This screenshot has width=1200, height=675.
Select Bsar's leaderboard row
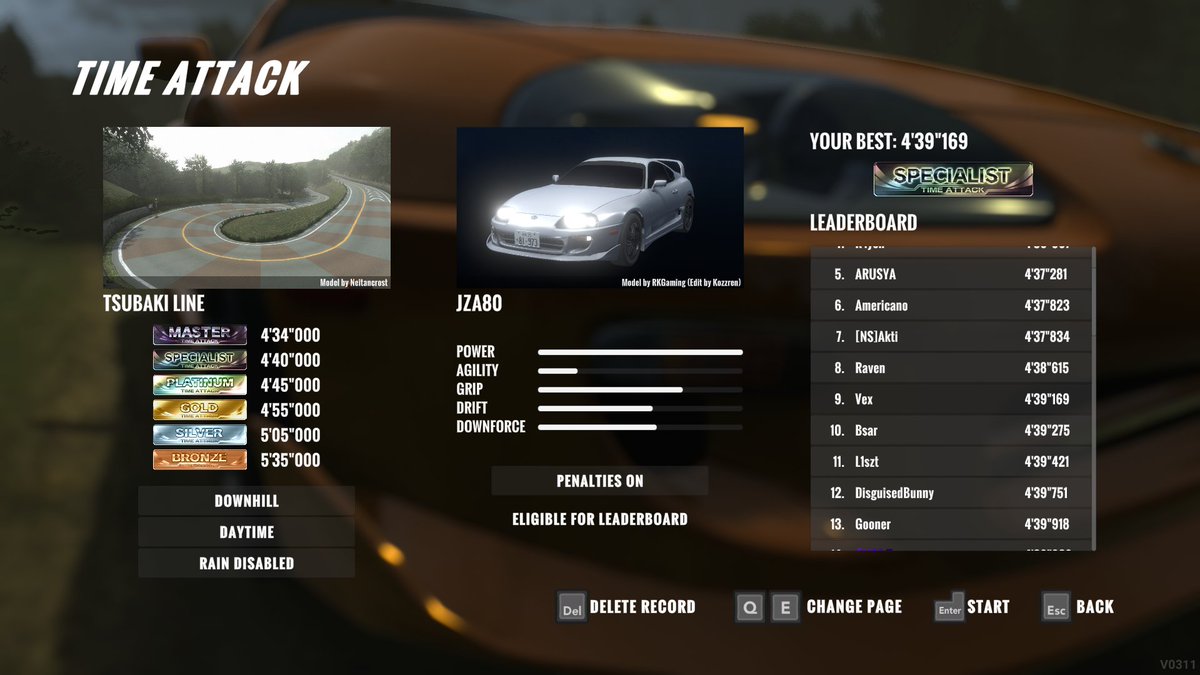(951, 430)
